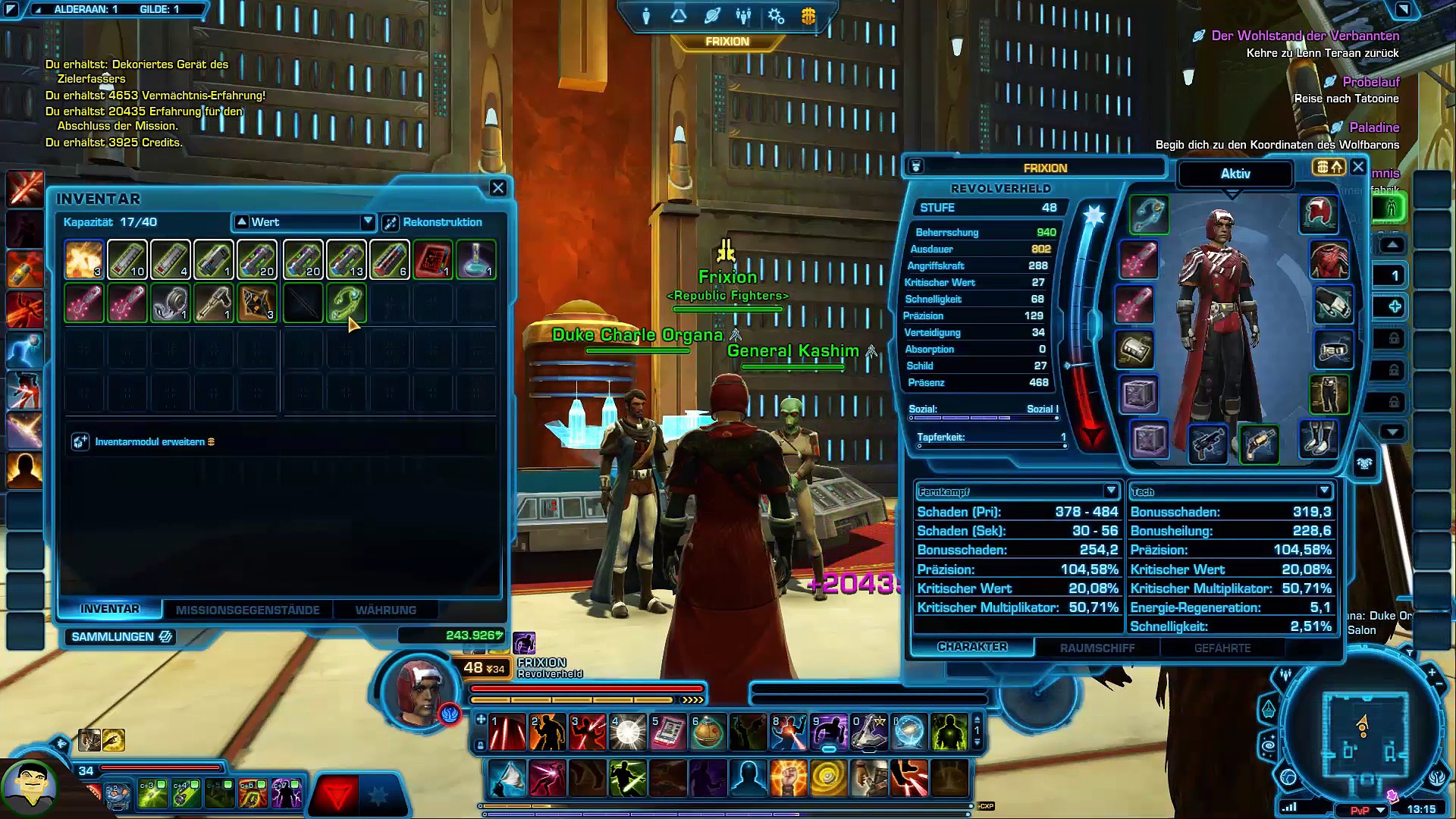Switch to the Missionsgegenstände tab

[247, 610]
